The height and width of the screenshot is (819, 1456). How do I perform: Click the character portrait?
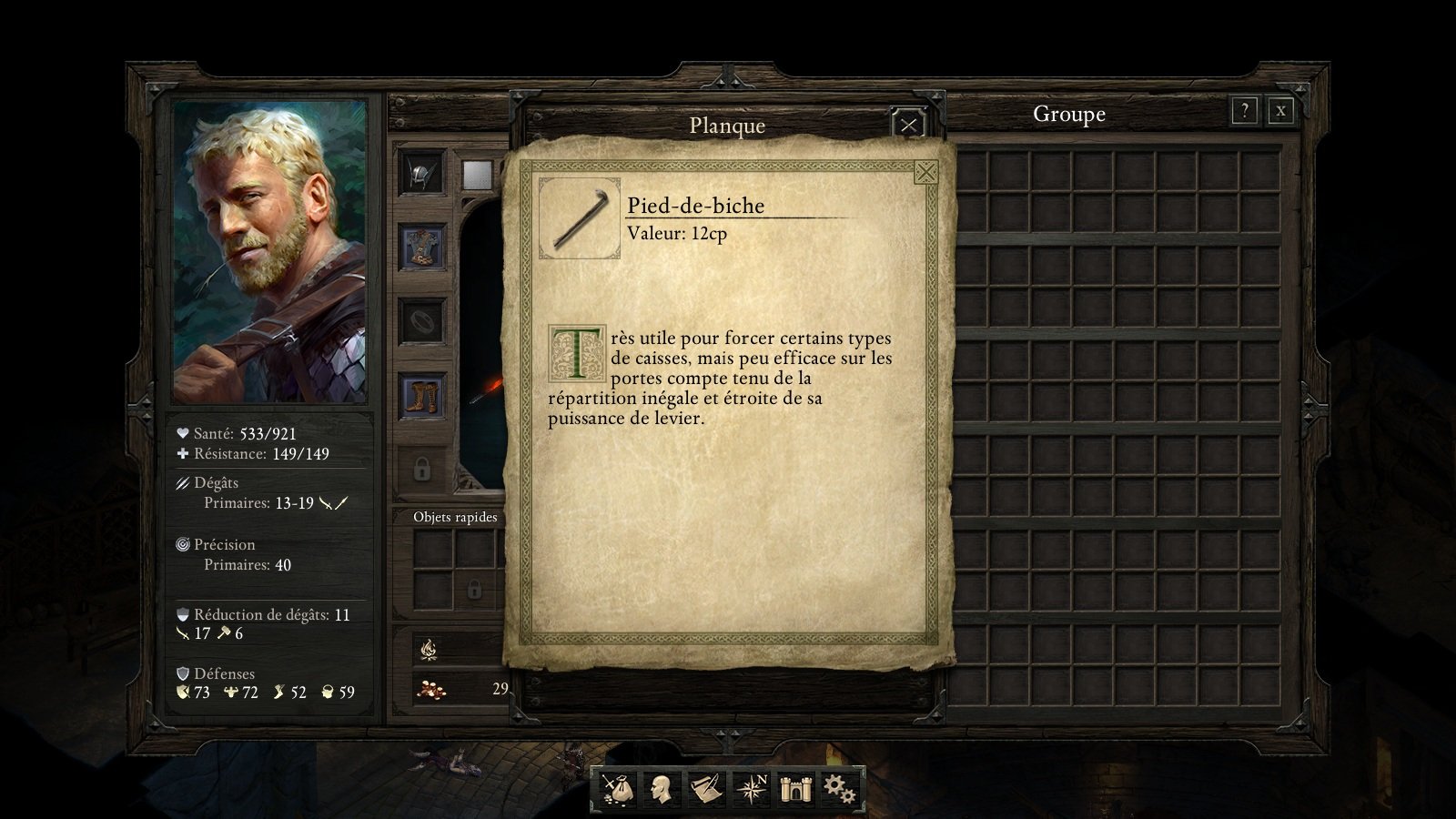click(x=270, y=251)
